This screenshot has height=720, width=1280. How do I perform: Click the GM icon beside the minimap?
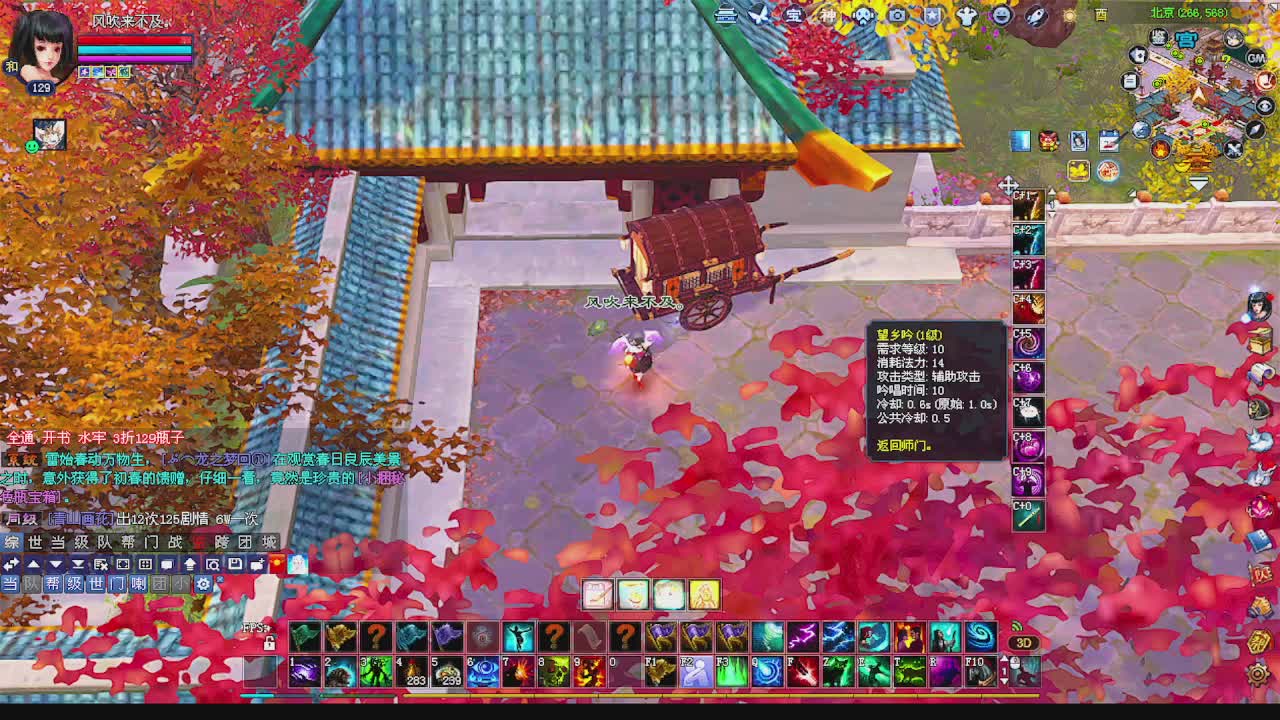[1254, 59]
